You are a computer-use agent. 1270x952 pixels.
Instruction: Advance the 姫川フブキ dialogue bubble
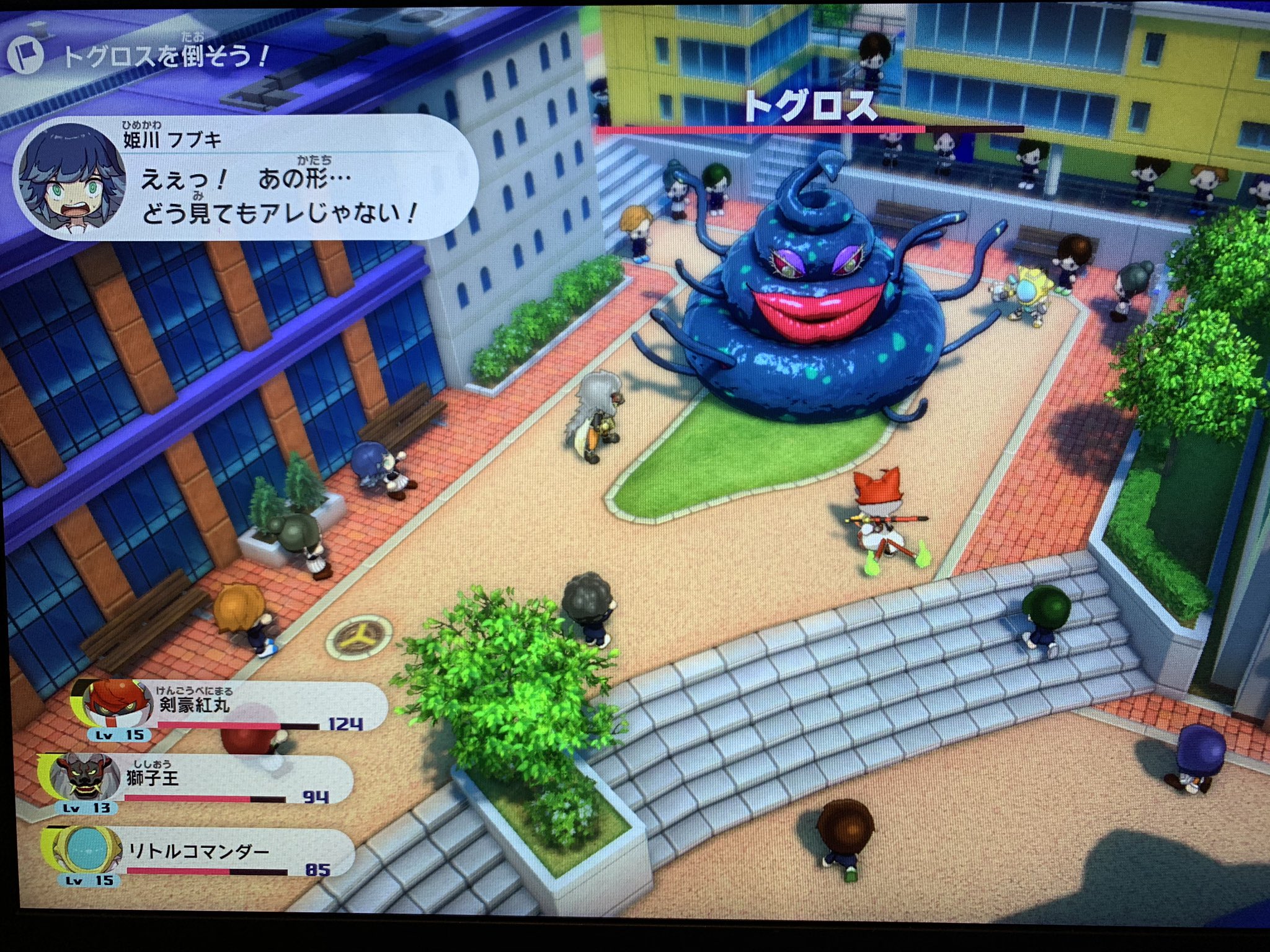(x=248, y=178)
